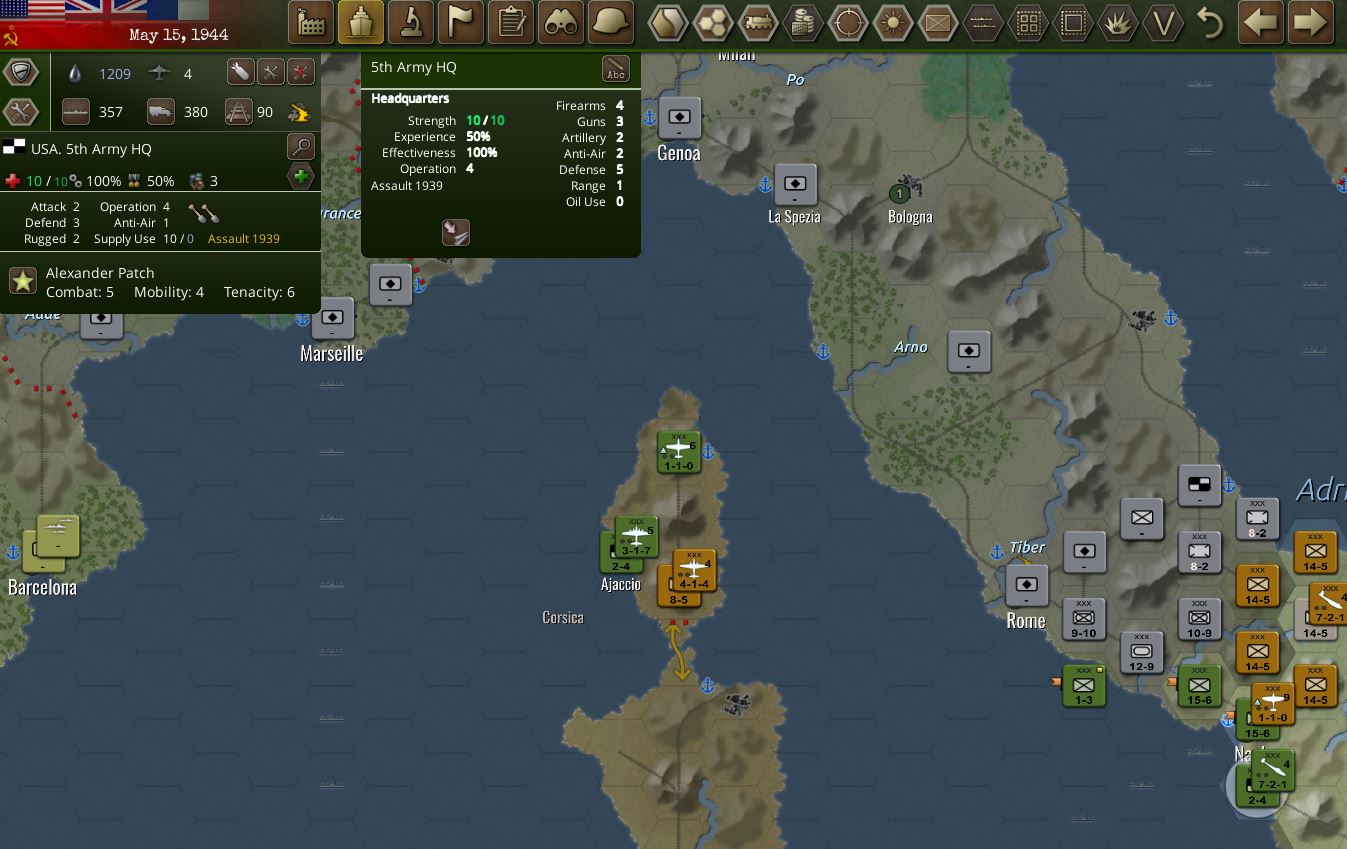Open the wrench and screwdriver hexagon button
This screenshot has height=849, width=1347.
coord(21,111)
